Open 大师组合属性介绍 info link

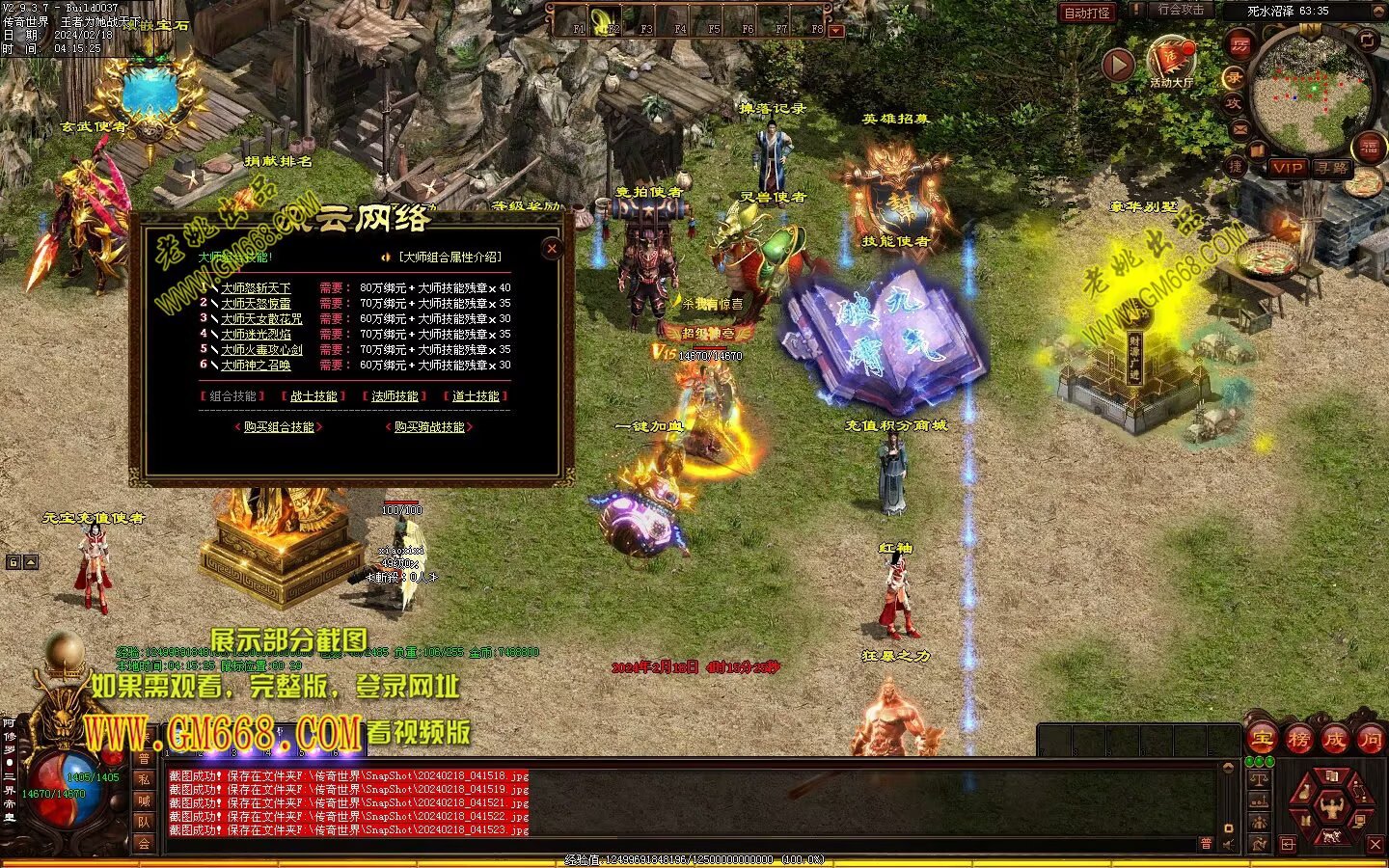(449, 258)
